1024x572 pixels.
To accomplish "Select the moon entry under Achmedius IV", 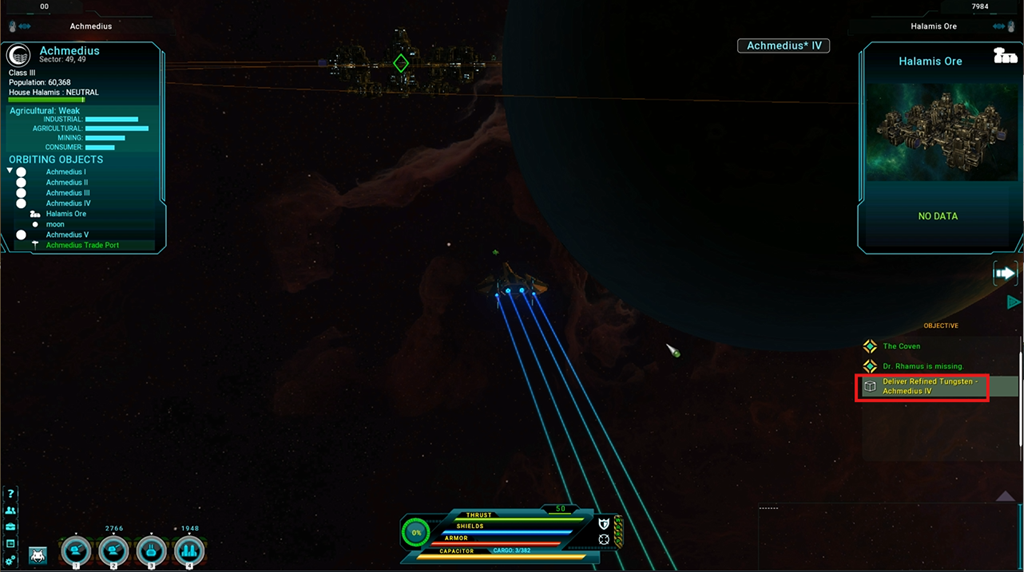I will coord(55,224).
